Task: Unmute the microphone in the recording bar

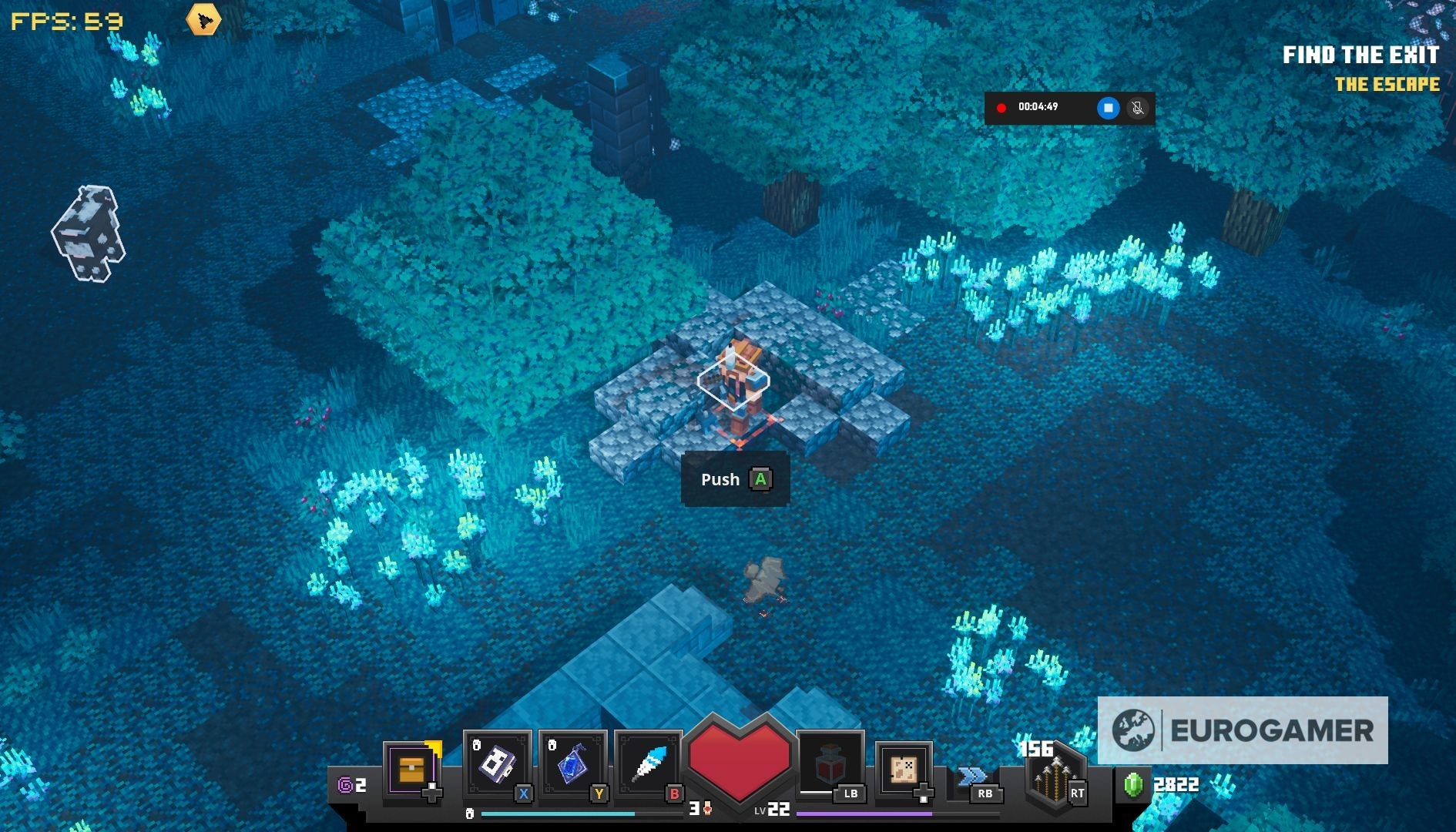Action: (x=1139, y=108)
